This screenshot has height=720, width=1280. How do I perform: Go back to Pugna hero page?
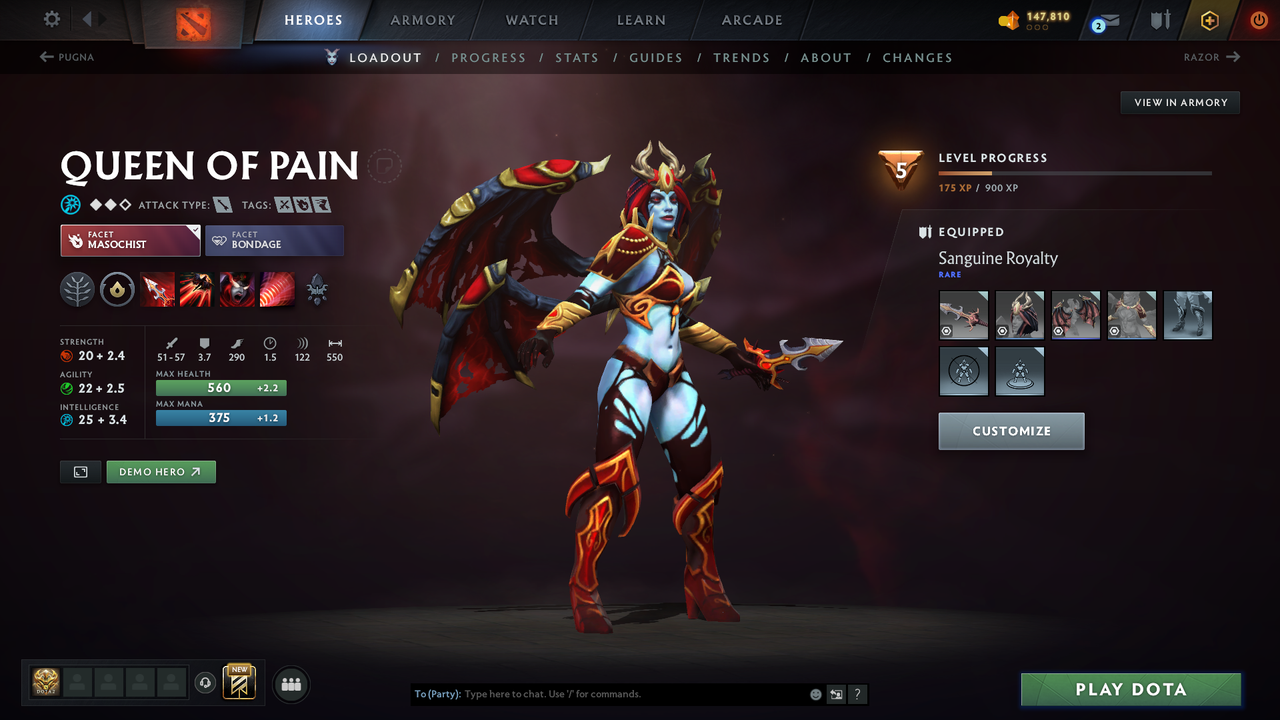tap(66, 57)
